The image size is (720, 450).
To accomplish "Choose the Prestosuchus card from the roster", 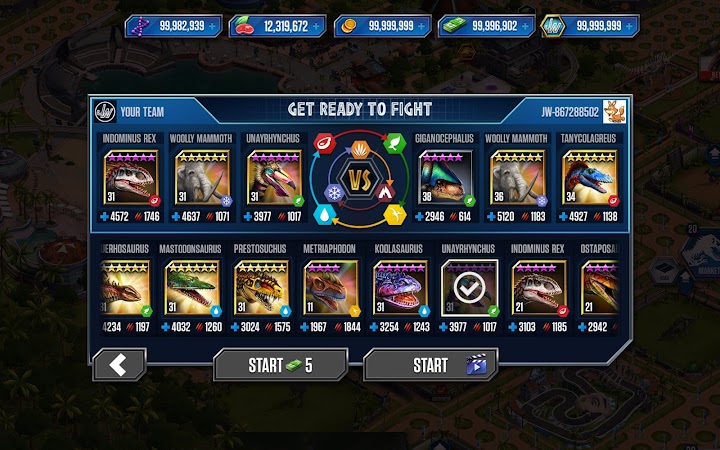I will tap(261, 288).
